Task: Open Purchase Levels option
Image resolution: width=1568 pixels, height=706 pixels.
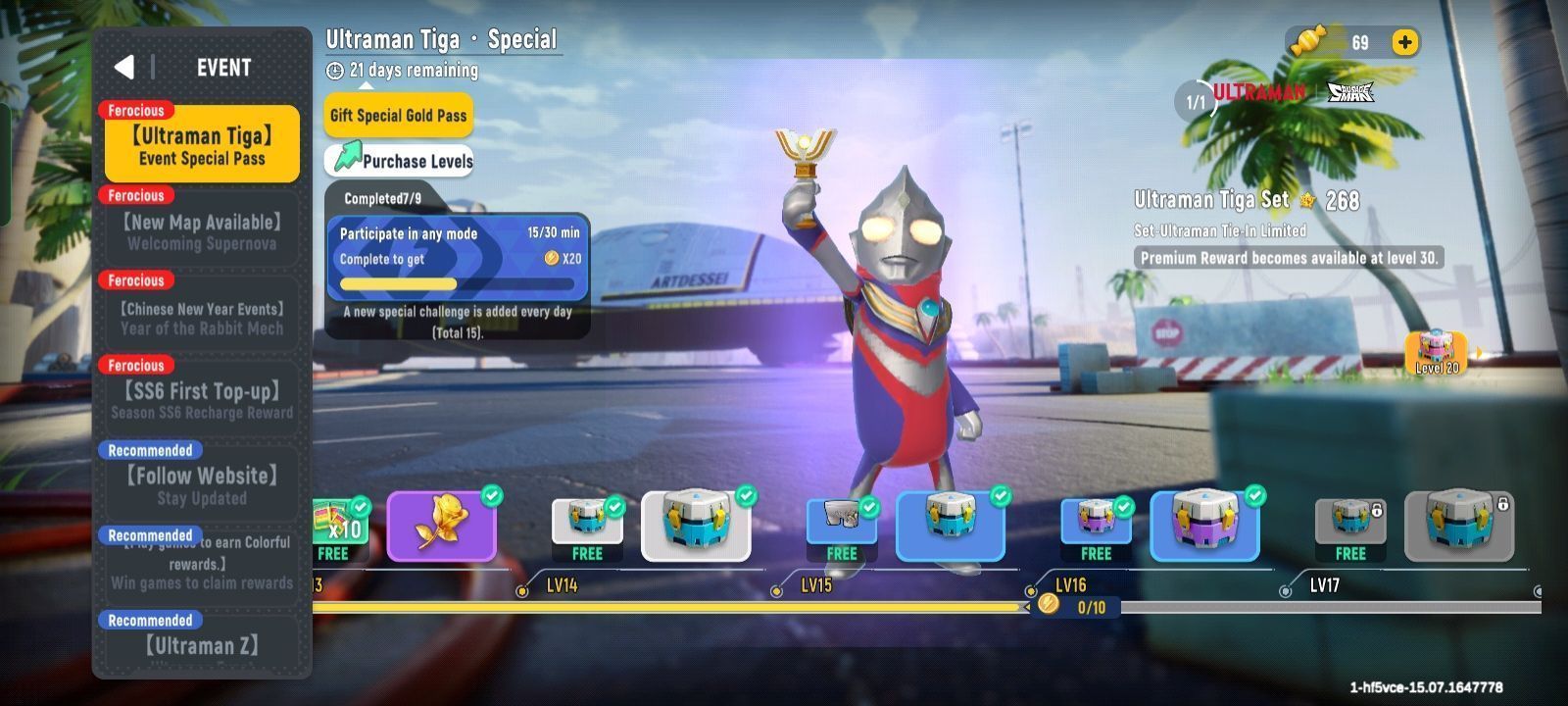Action: tap(400, 160)
